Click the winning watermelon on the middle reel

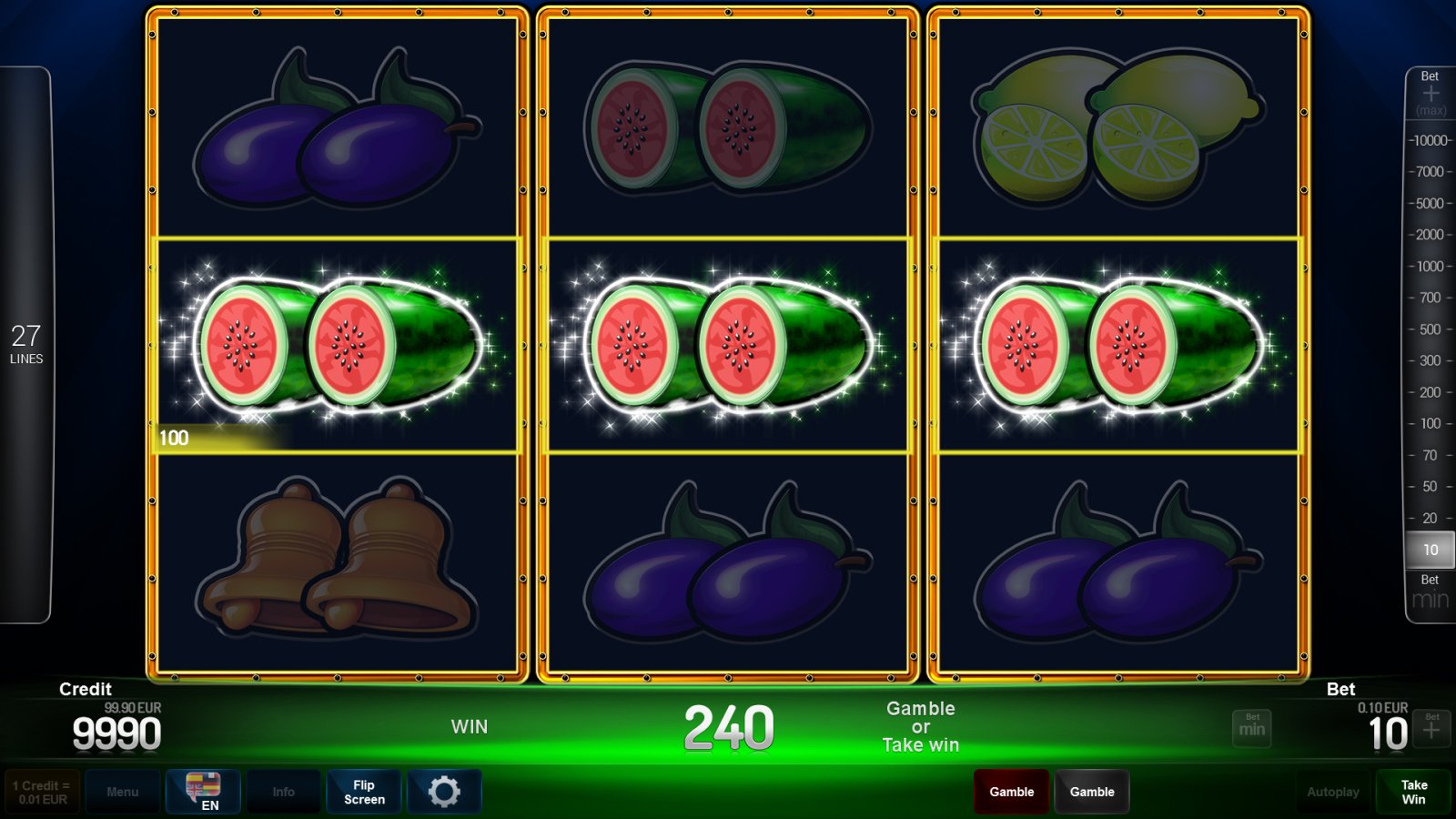(x=728, y=344)
